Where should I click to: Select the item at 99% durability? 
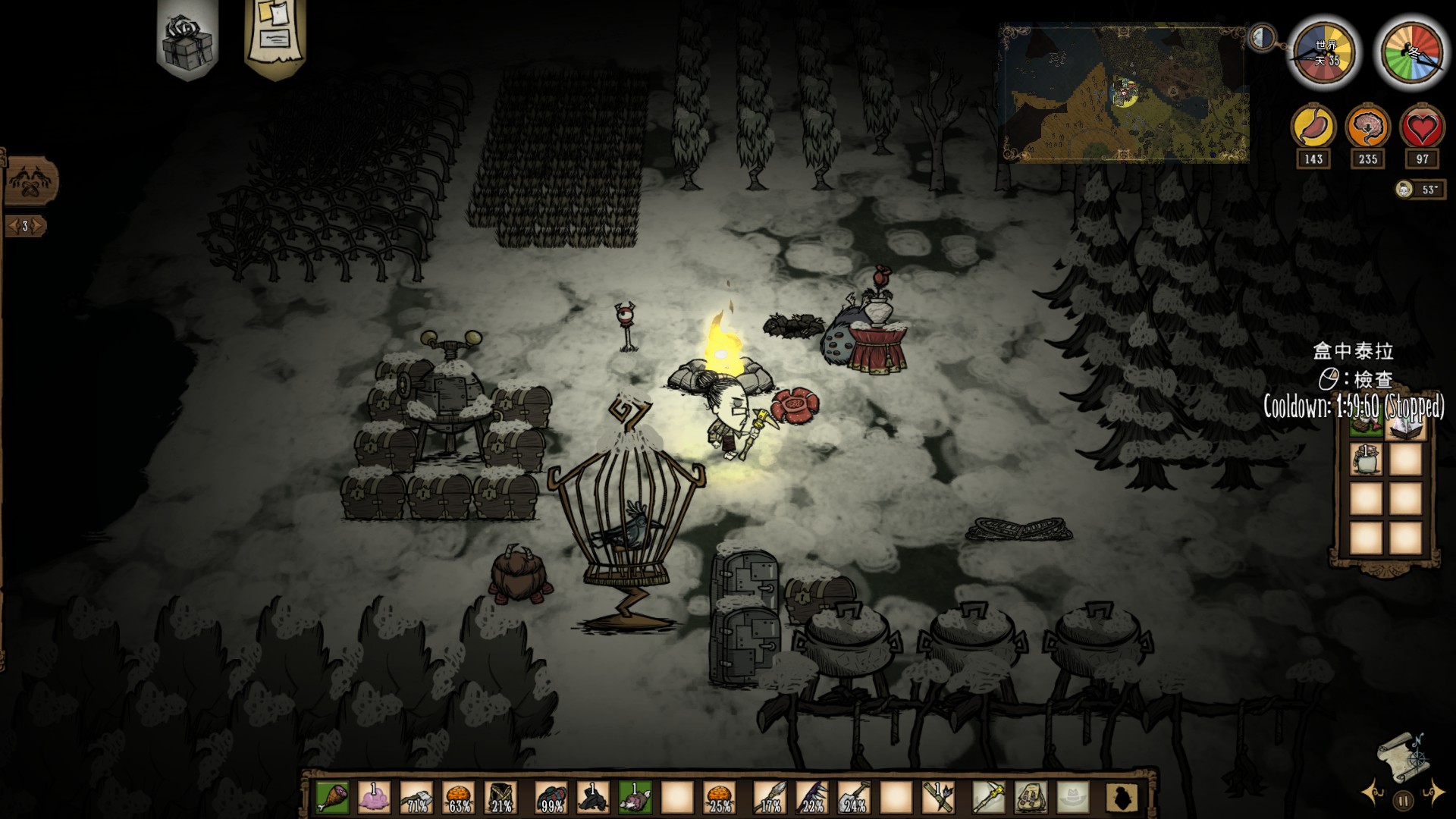550,797
